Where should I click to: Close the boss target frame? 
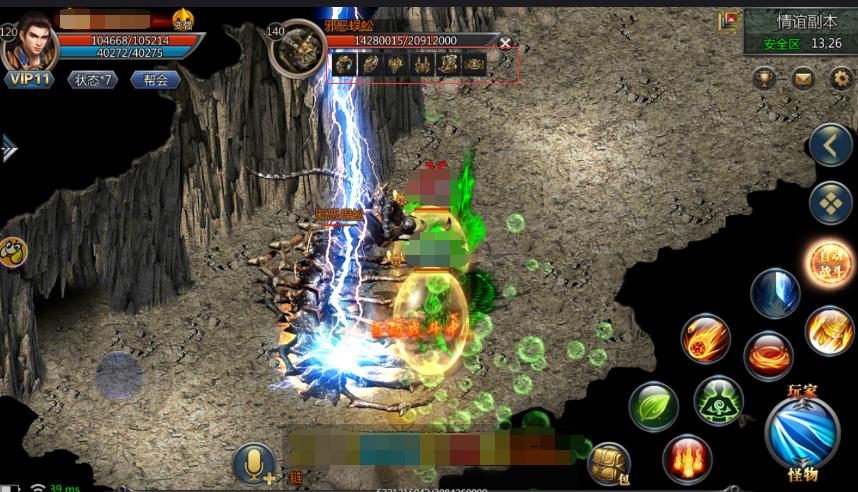coord(505,42)
